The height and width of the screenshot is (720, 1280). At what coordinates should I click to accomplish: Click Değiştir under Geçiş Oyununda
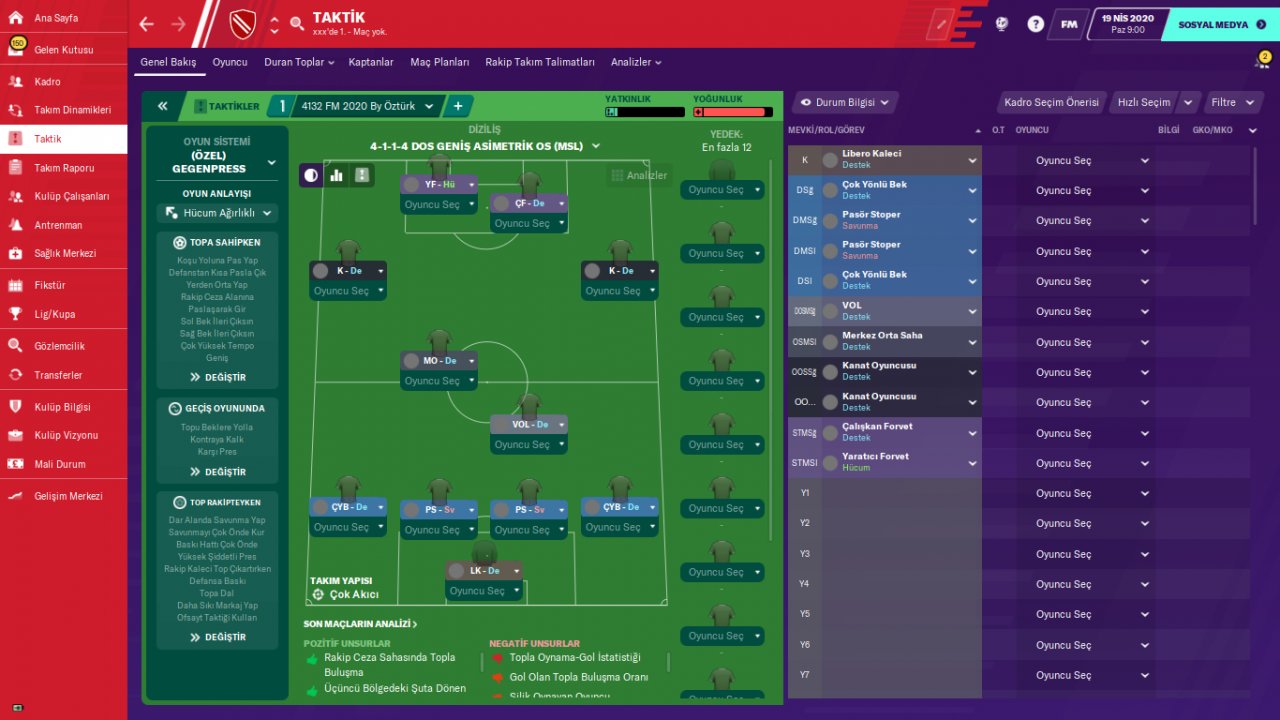[x=217, y=472]
